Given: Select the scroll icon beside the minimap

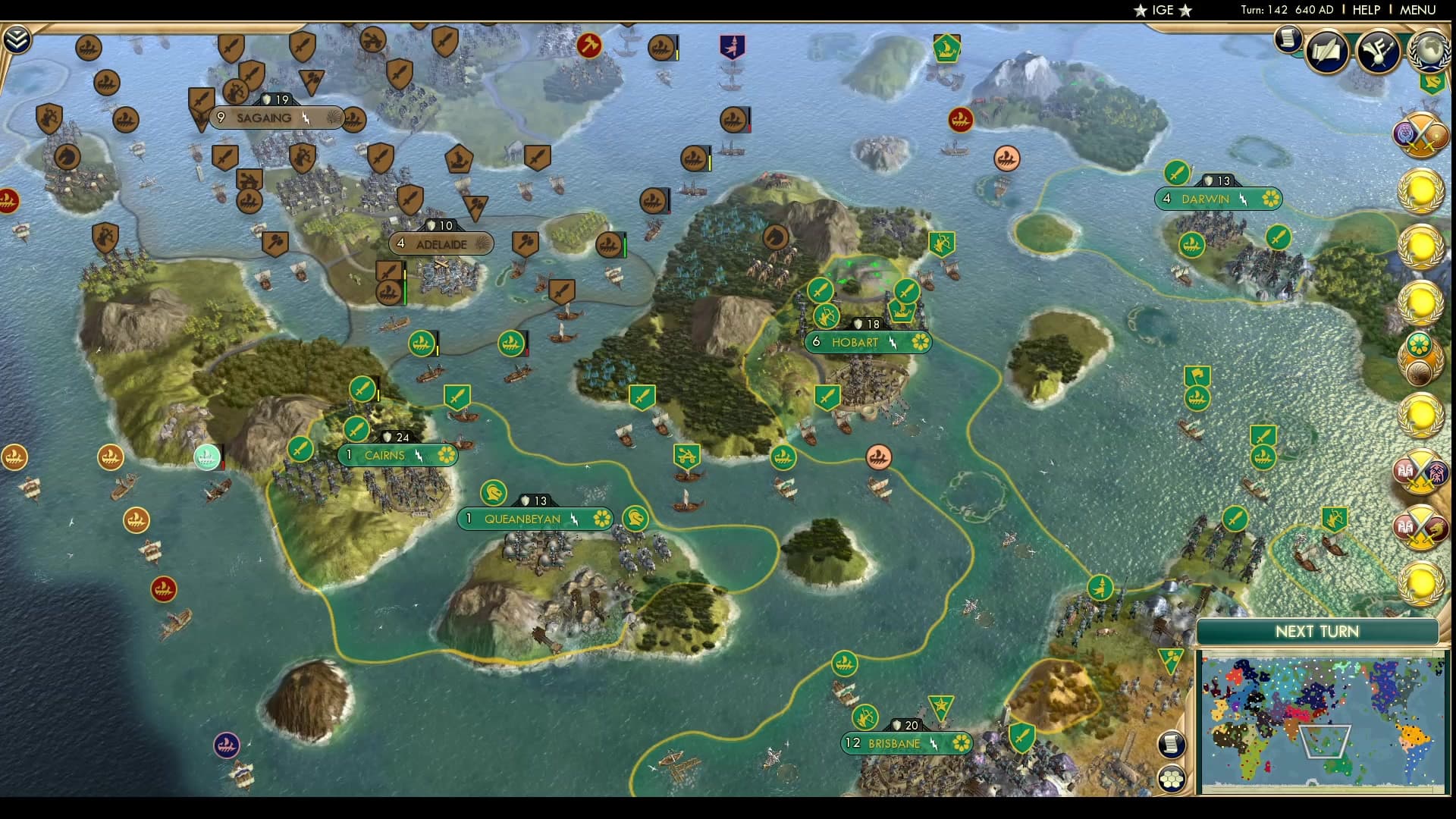Looking at the screenshot, I should (x=1172, y=745).
